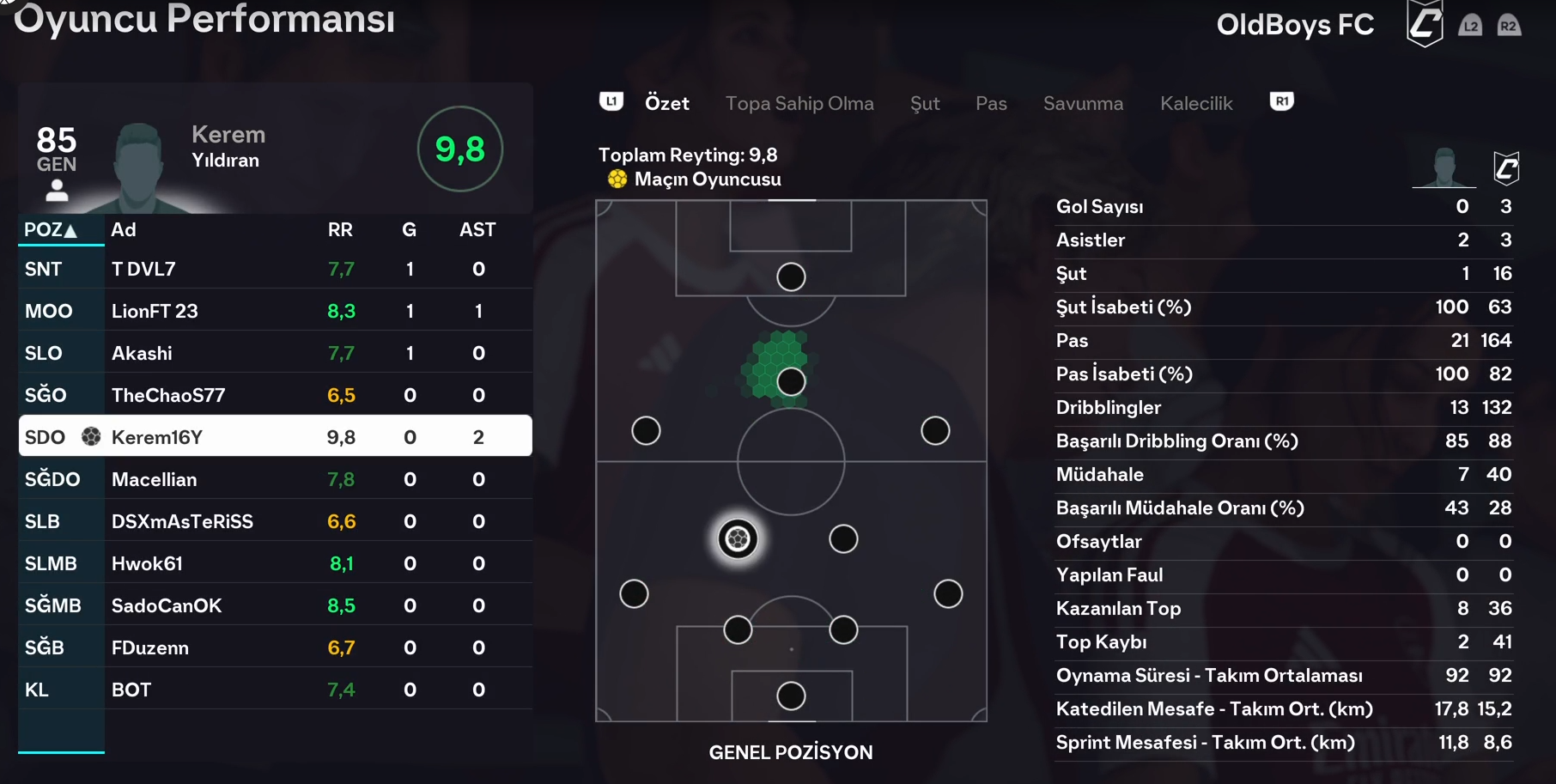1556x784 pixels.
Task: Switch to the Topa Sahip Olma tab
Action: tap(799, 104)
